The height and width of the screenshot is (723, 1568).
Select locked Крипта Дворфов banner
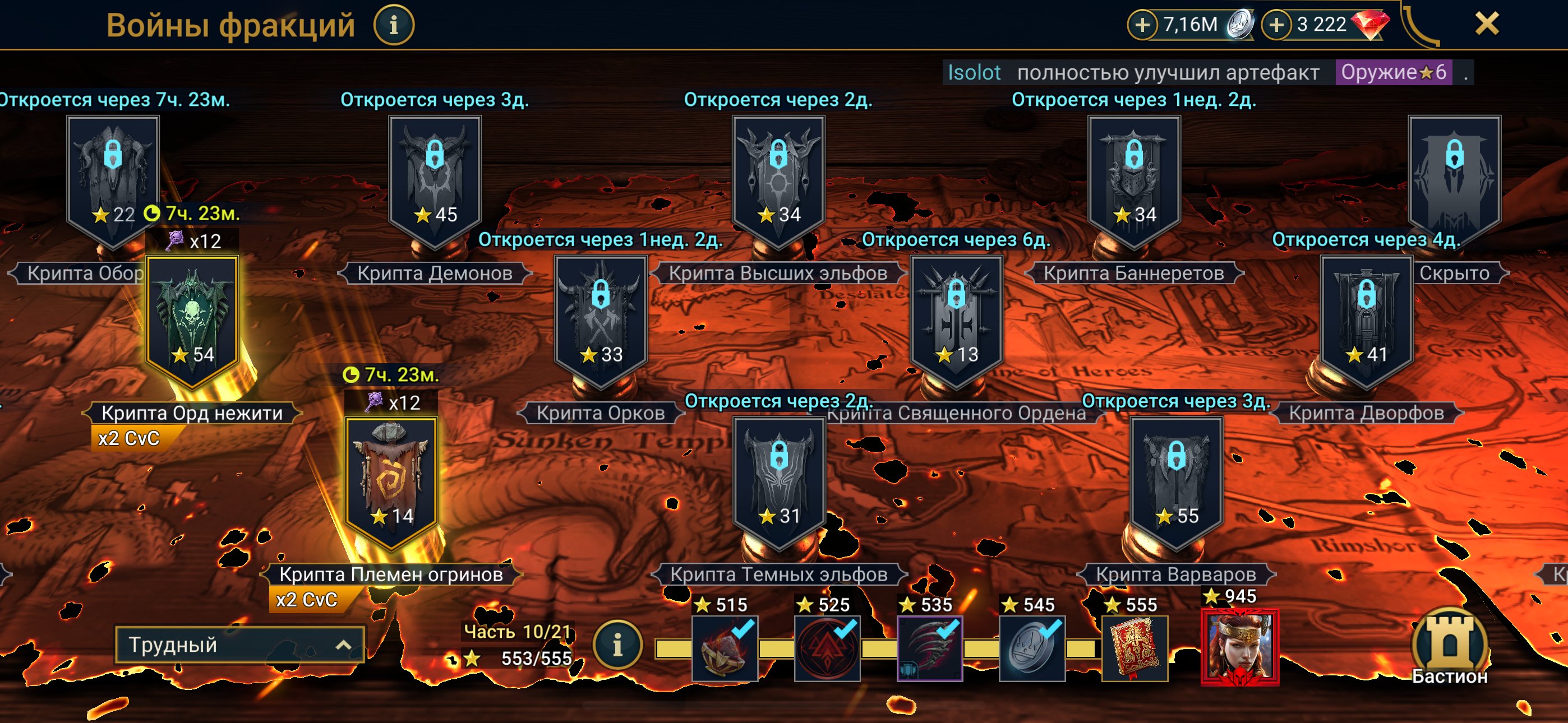[x=1366, y=319]
